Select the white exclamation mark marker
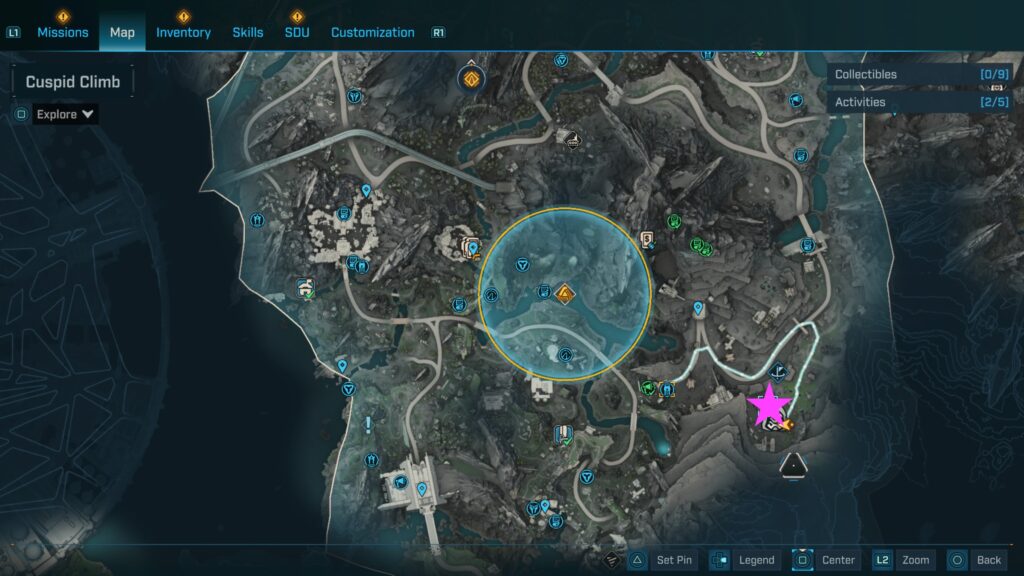The width and height of the screenshot is (1024, 576). click(369, 424)
